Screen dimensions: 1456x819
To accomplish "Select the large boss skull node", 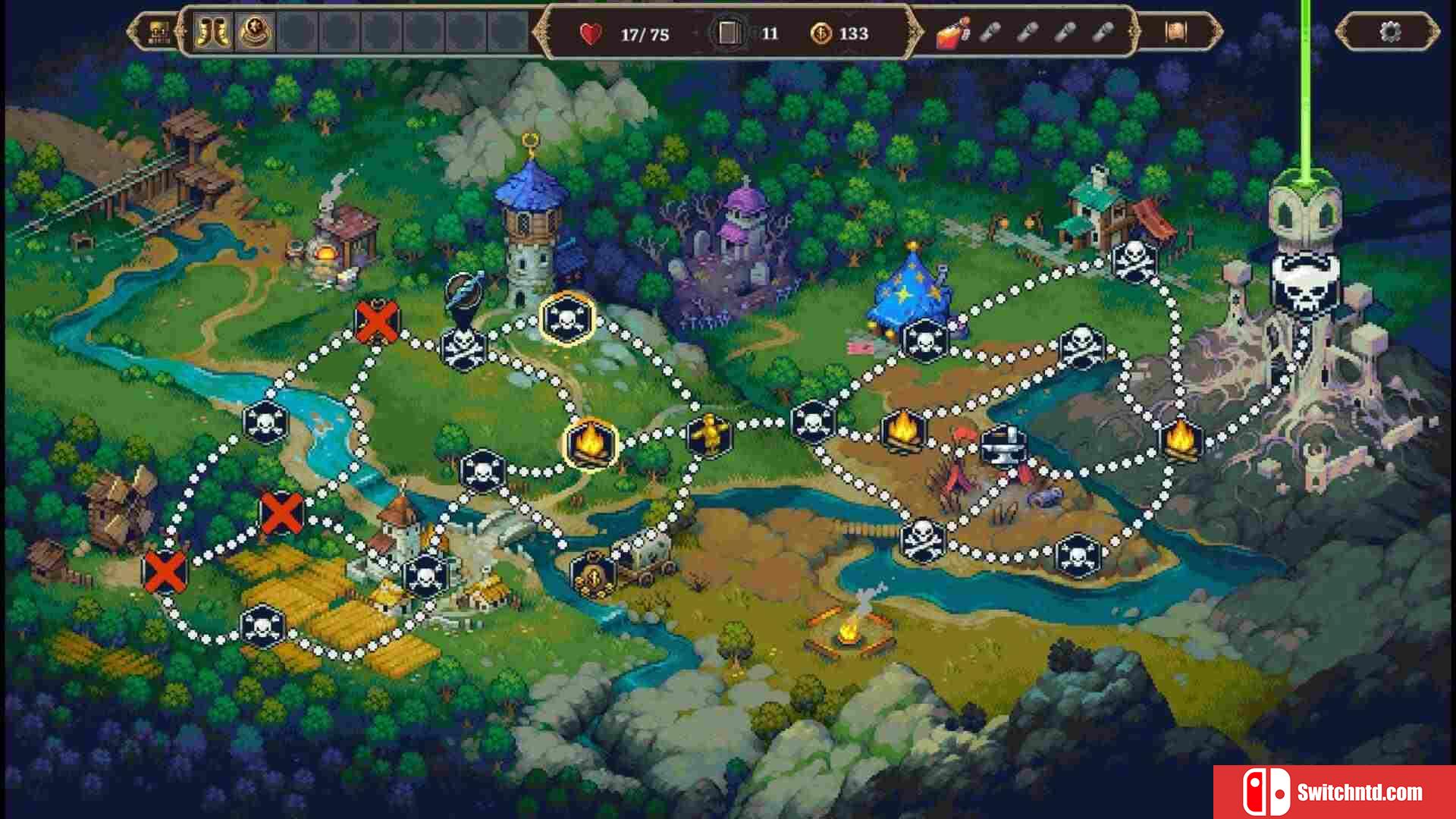I will [1304, 285].
